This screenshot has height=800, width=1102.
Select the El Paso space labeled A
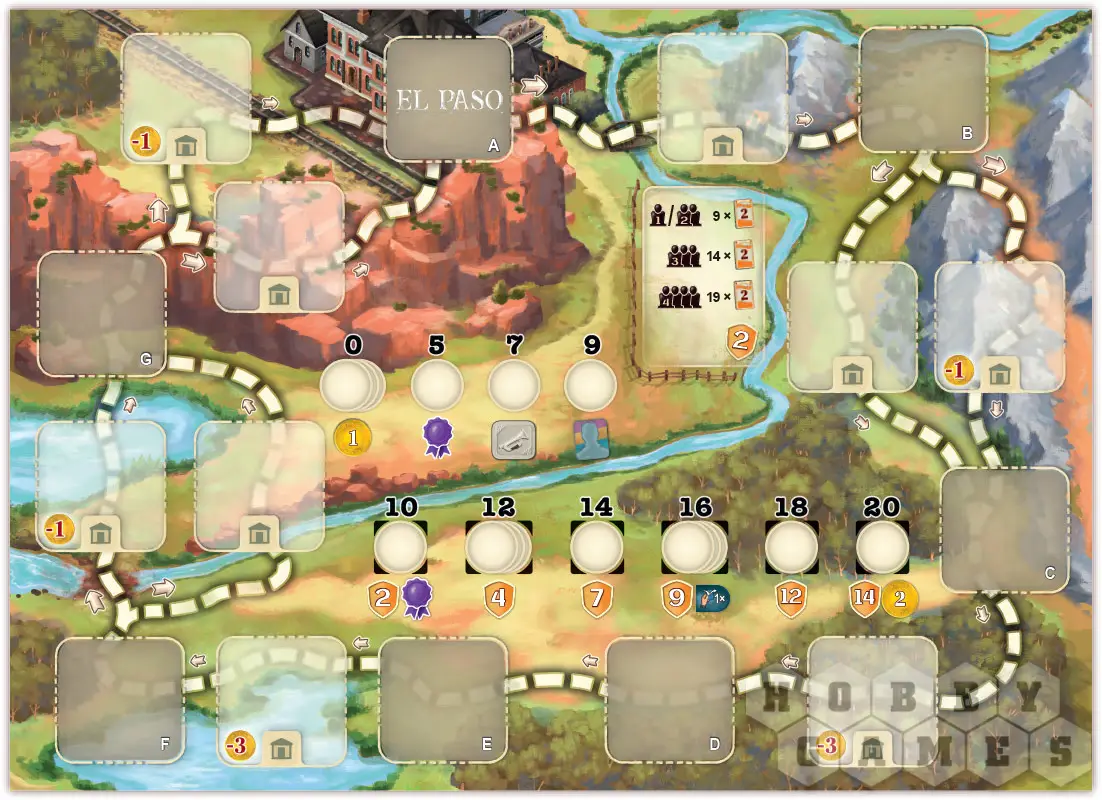pyautogui.click(x=448, y=100)
